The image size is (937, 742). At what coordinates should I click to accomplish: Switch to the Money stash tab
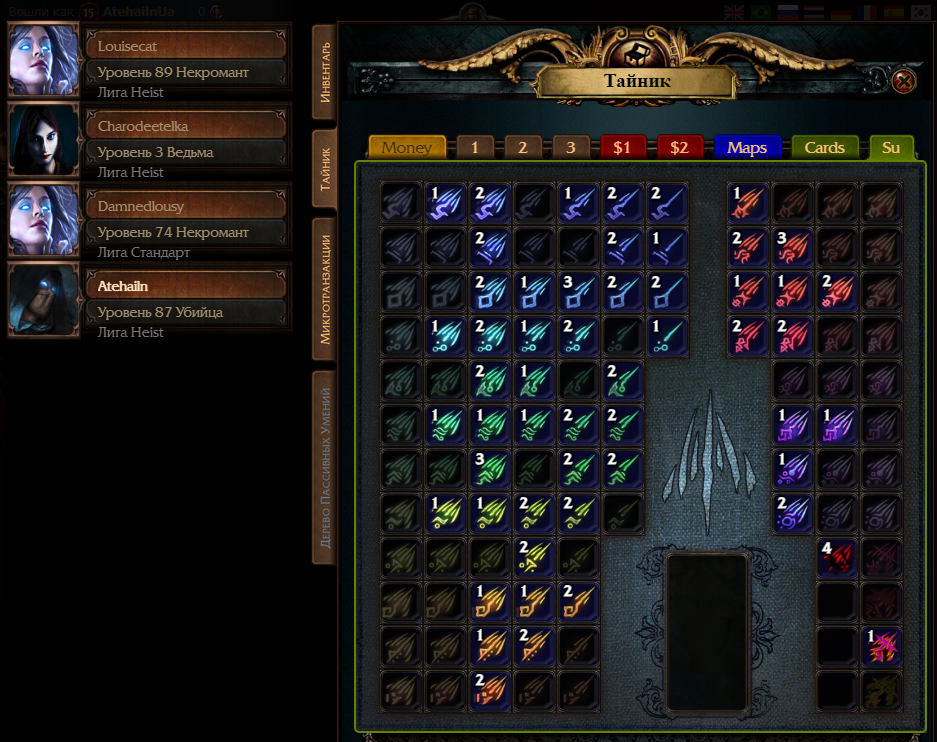click(x=406, y=147)
